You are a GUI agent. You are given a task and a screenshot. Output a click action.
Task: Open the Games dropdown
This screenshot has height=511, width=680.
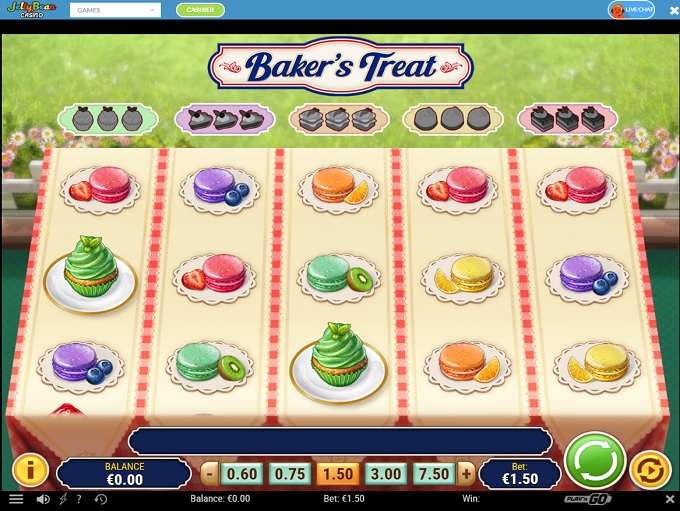pyautogui.click(x=115, y=10)
